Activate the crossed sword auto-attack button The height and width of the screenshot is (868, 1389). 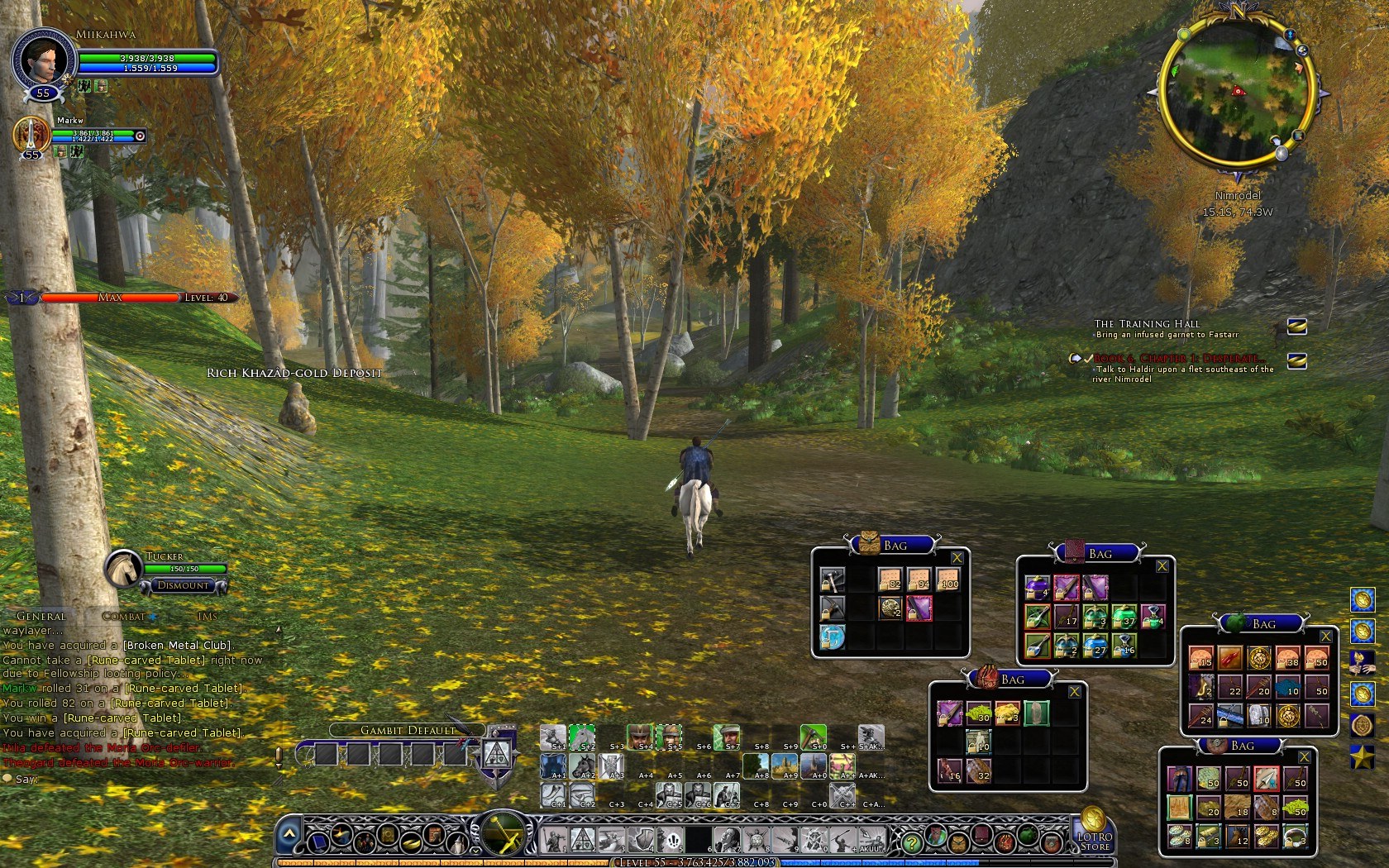pyautogui.click(x=503, y=833)
